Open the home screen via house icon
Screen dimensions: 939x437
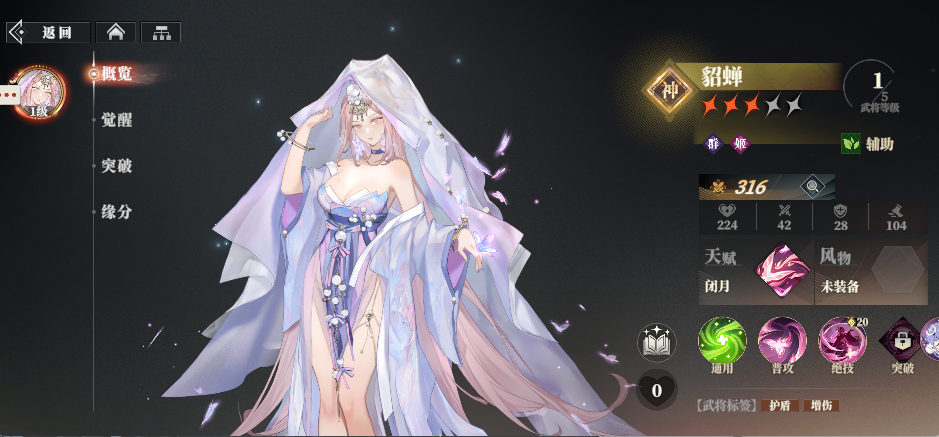[x=116, y=32]
